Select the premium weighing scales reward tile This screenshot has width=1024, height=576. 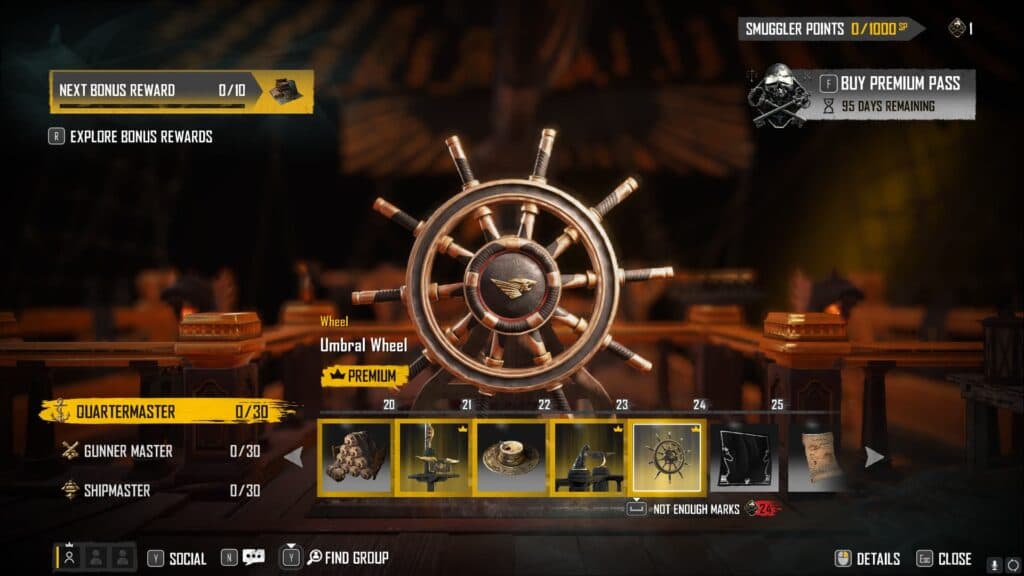click(x=434, y=456)
